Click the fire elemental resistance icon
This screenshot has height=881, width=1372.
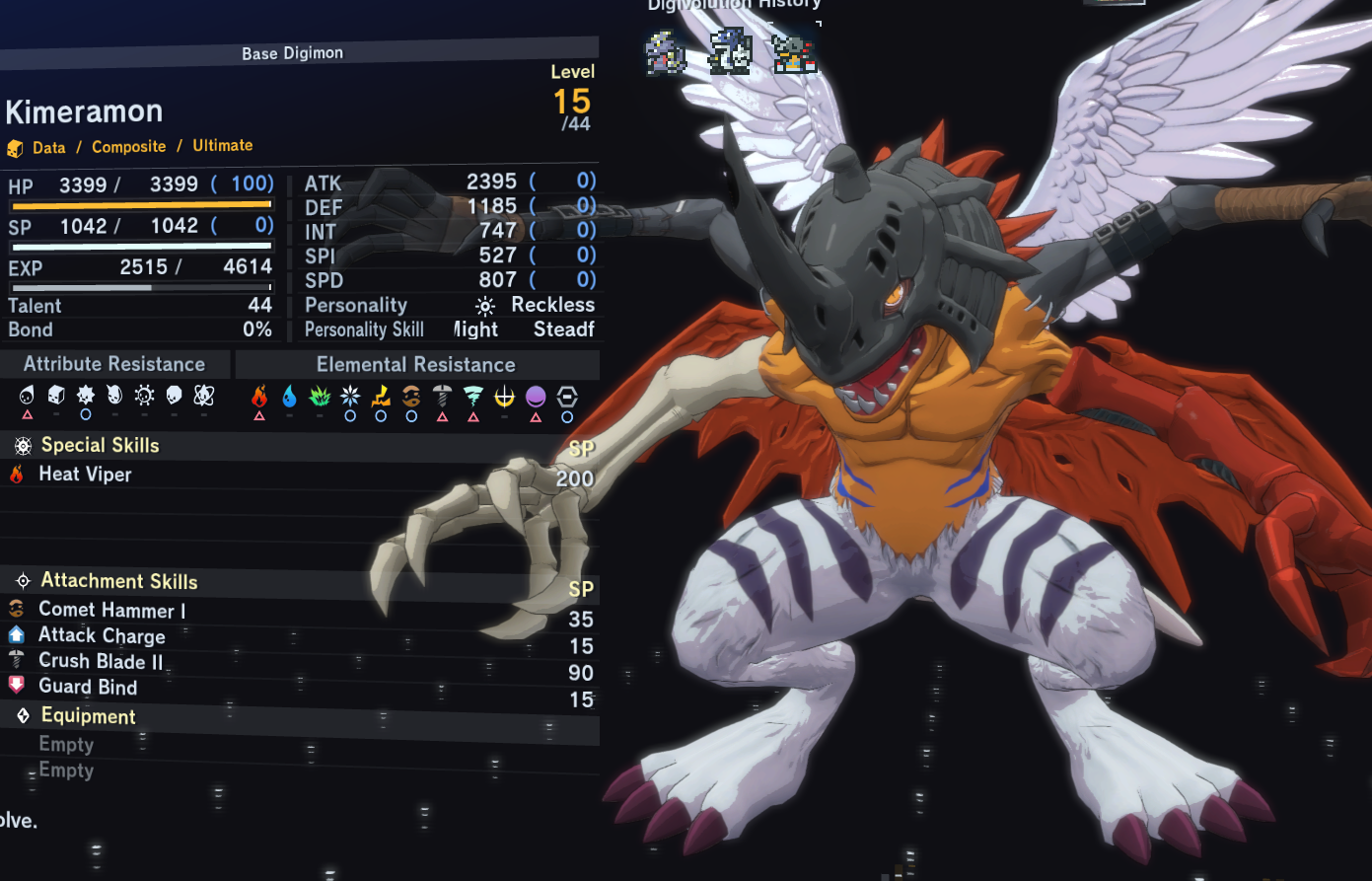pos(259,397)
